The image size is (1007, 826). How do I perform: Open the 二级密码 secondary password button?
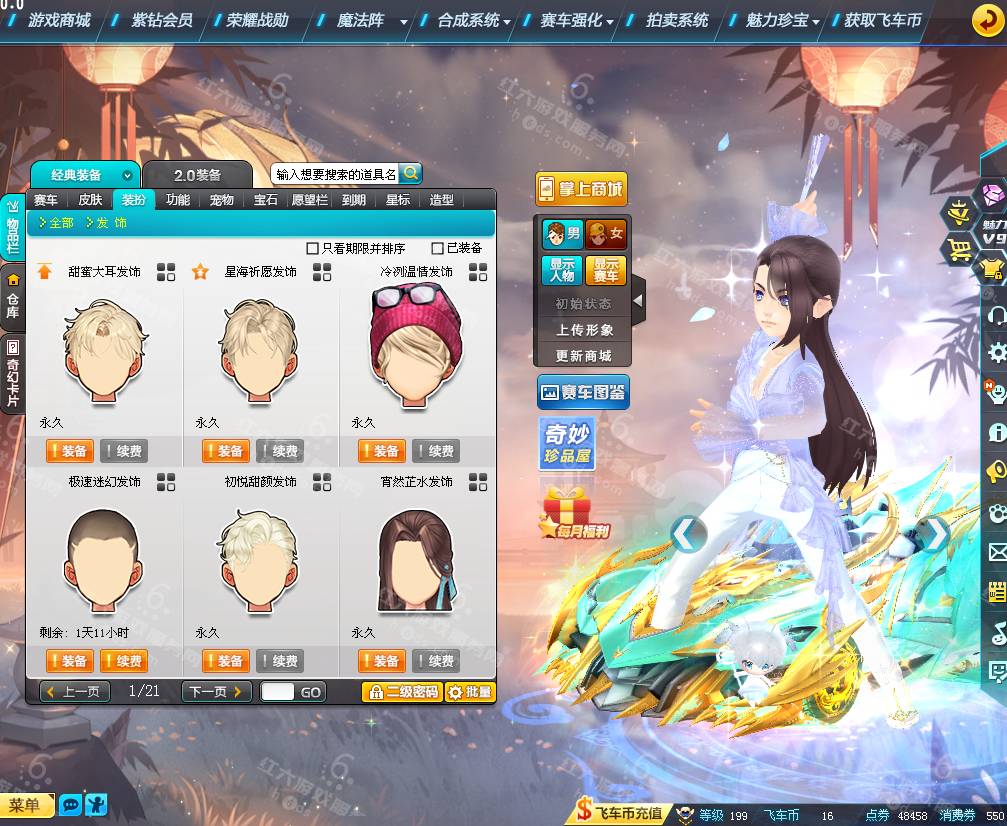(x=401, y=691)
